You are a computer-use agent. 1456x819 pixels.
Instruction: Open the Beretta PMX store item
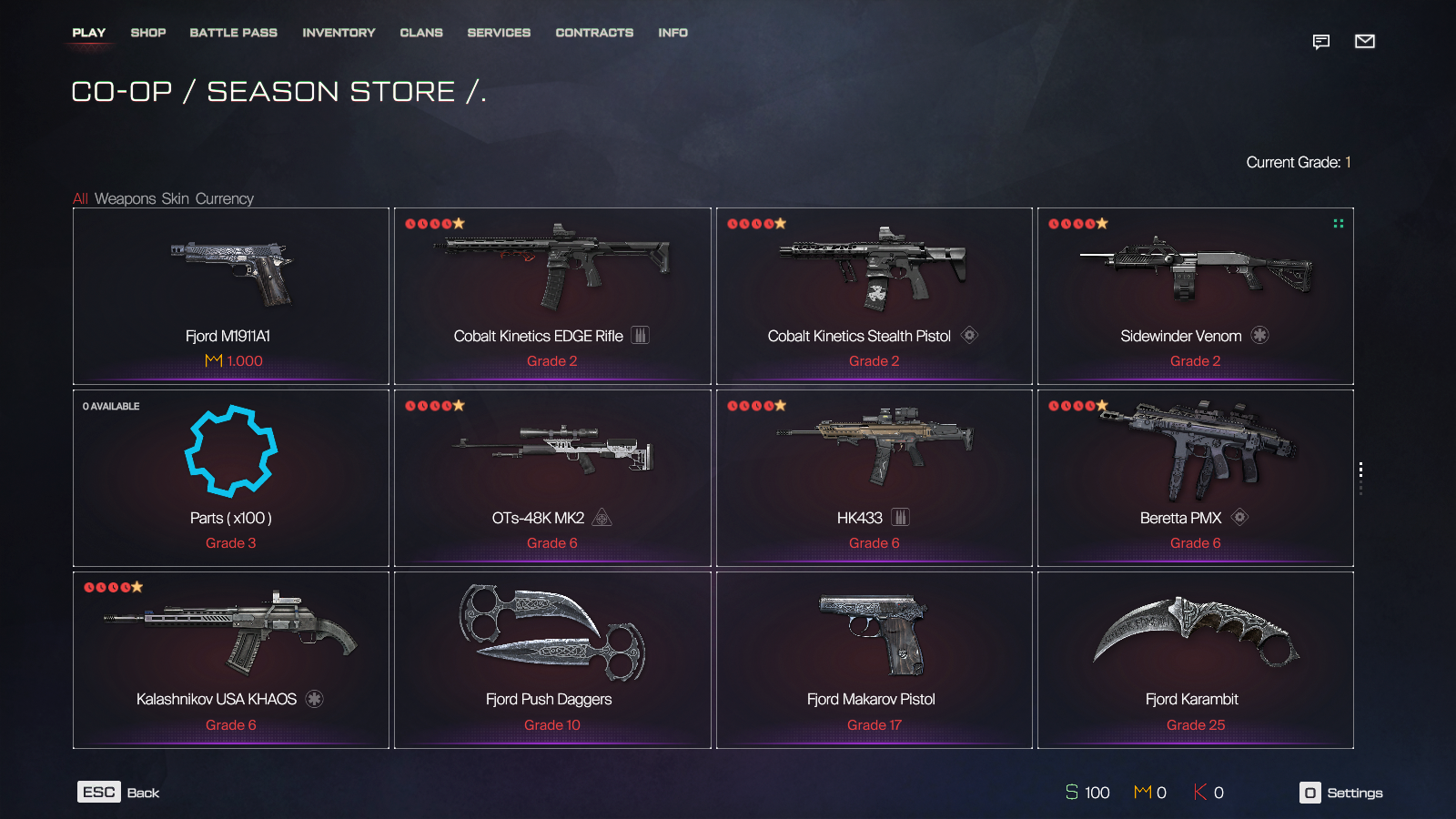[x=1195, y=478]
